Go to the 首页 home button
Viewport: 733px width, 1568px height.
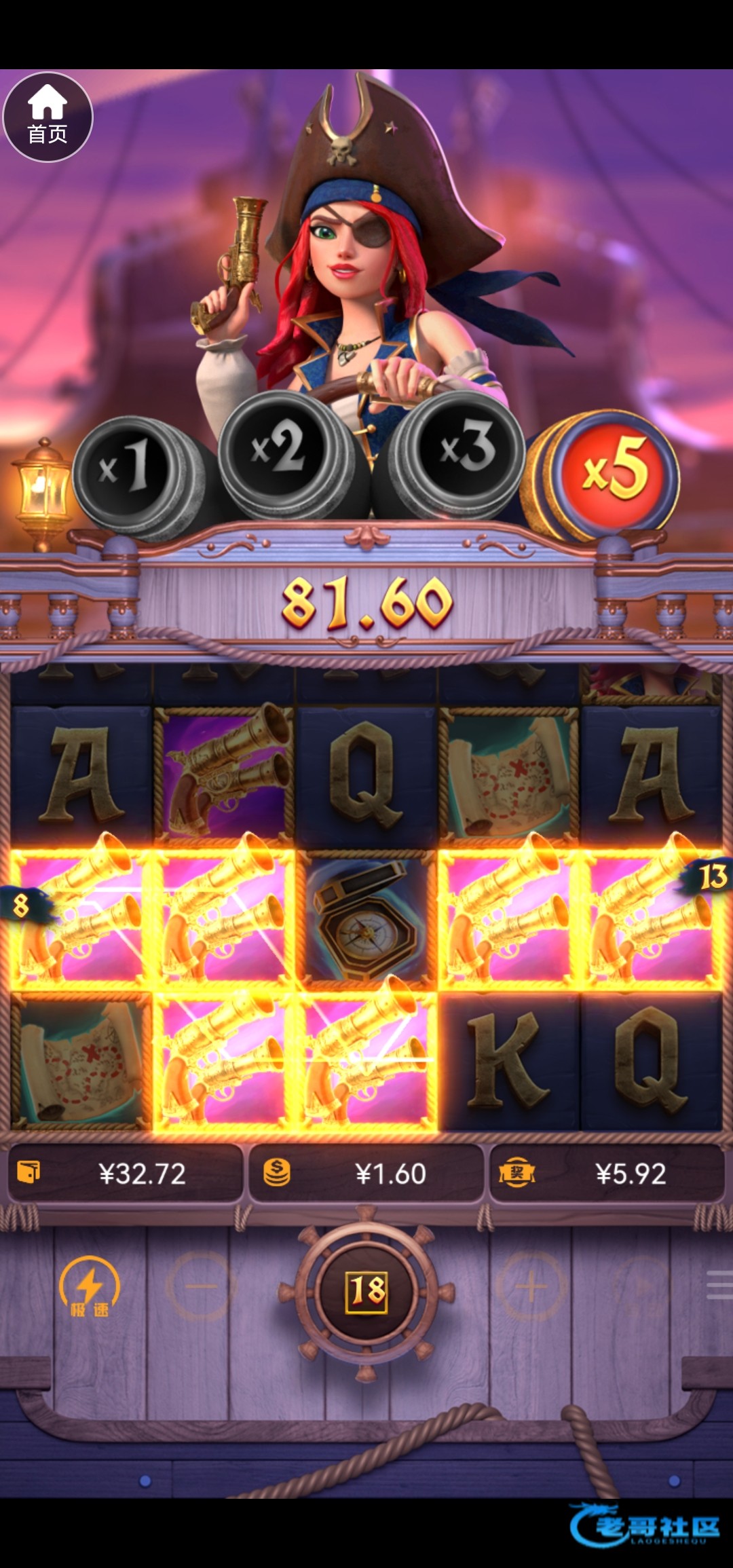[x=48, y=117]
